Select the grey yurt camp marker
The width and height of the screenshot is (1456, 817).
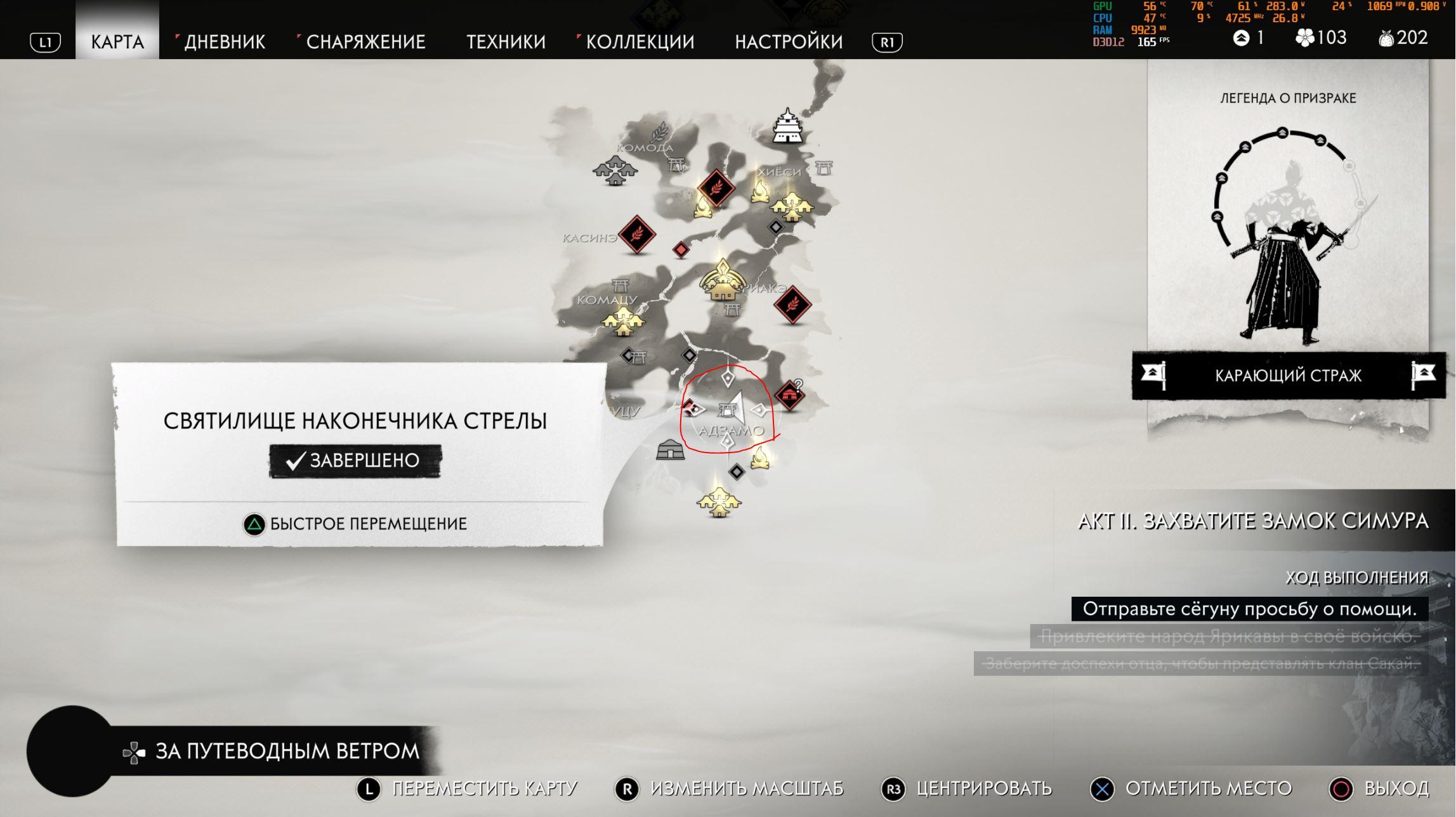[670, 449]
